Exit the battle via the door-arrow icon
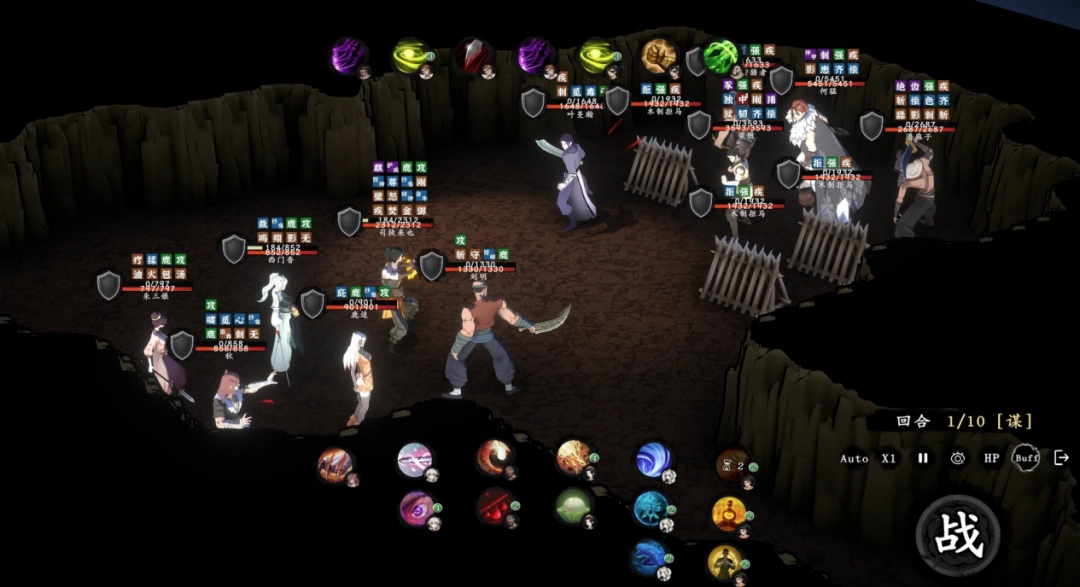1080x587 pixels. click(x=1061, y=458)
